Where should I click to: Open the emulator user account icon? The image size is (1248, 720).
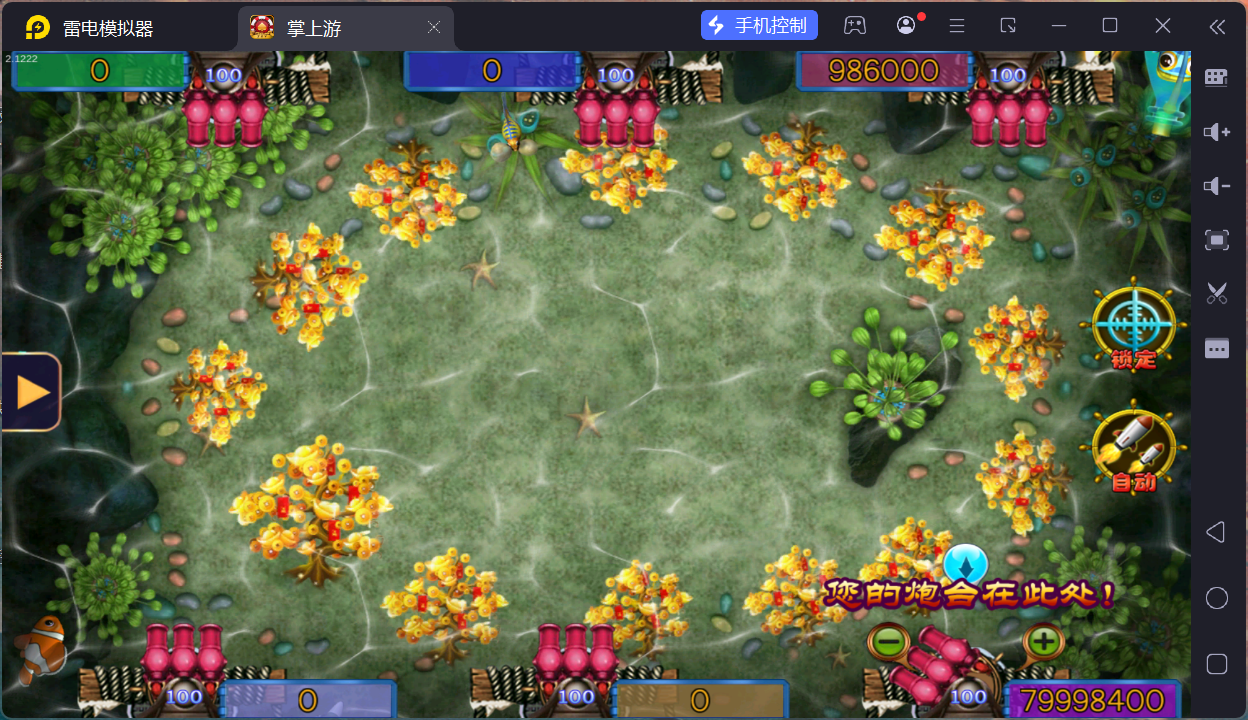coord(906,26)
